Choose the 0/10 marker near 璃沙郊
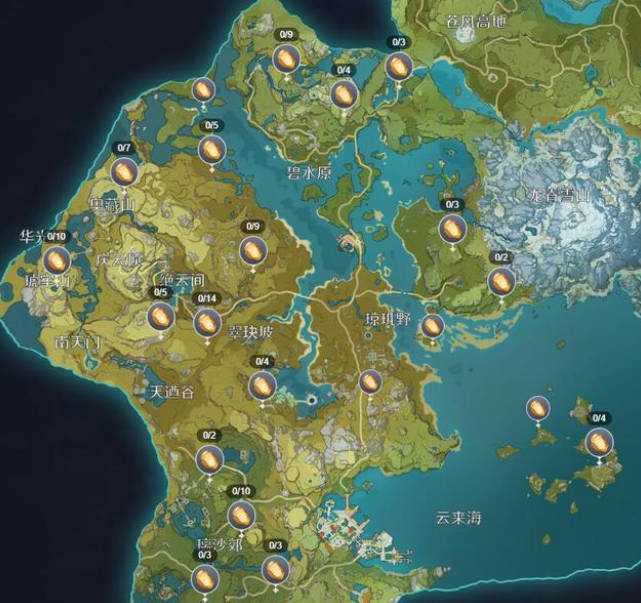The width and height of the screenshot is (641, 603). (240, 515)
